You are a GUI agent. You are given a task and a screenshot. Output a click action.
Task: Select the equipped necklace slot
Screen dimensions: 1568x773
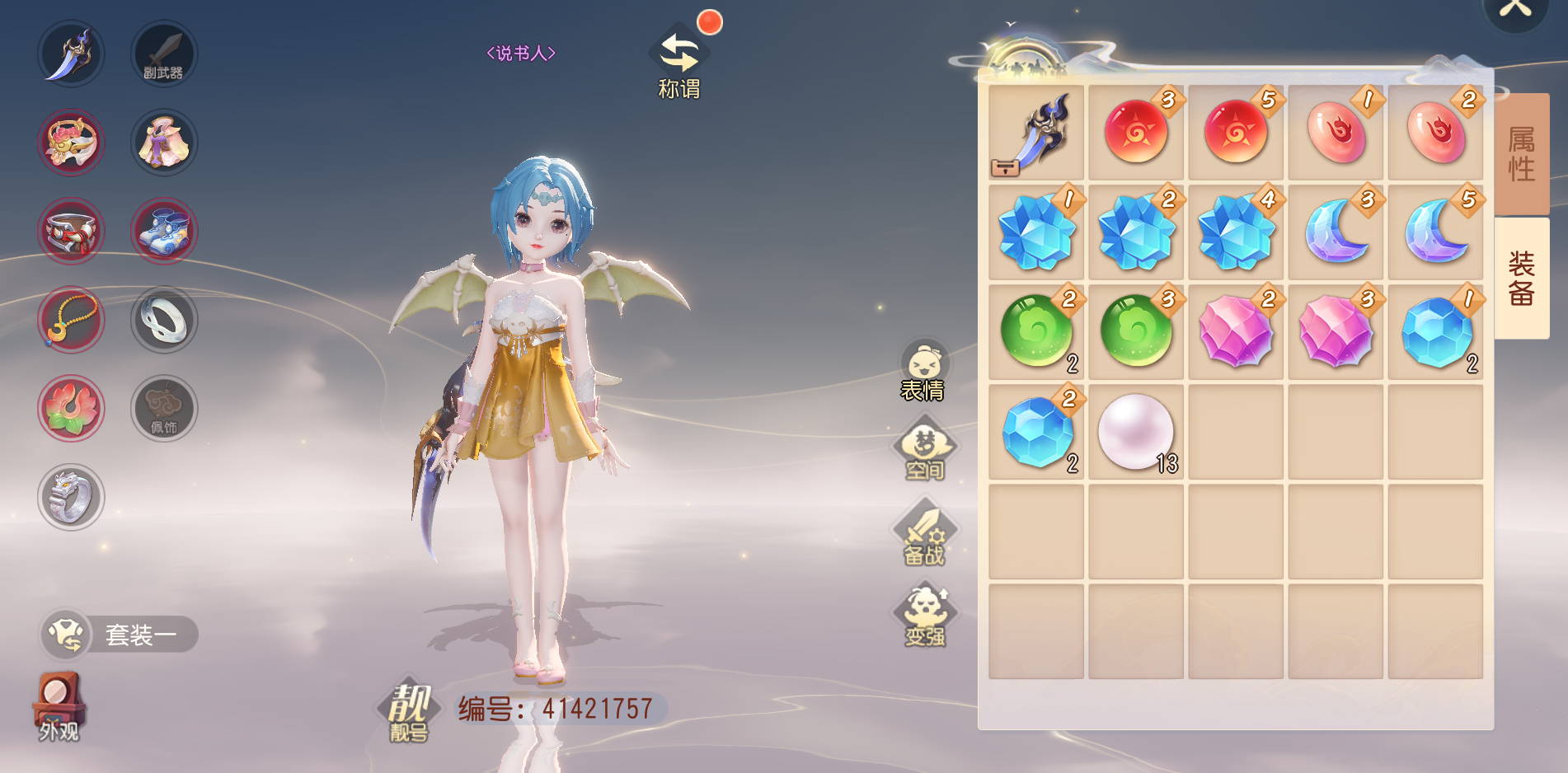[x=71, y=320]
